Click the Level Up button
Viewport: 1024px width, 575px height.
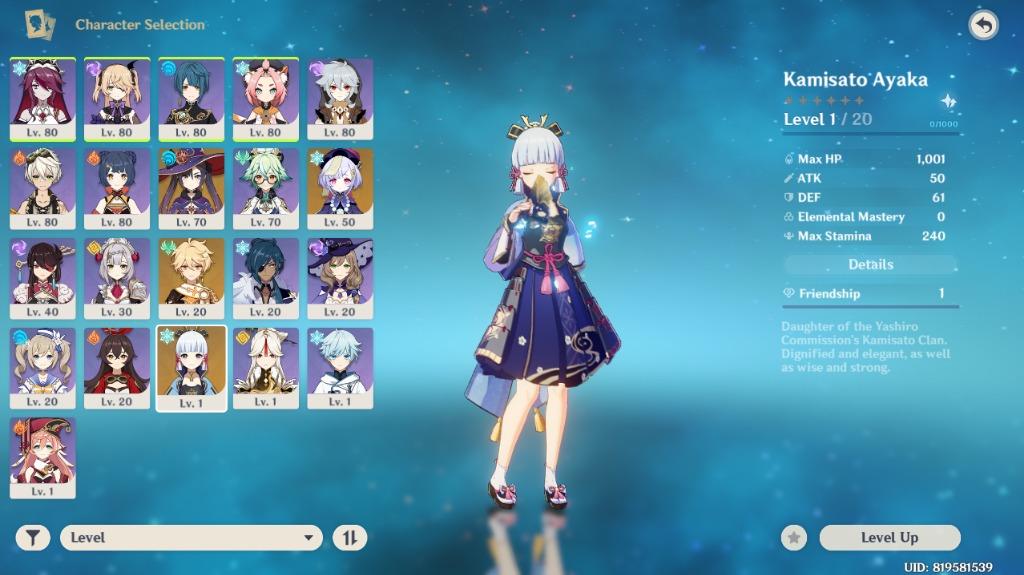click(x=889, y=538)
